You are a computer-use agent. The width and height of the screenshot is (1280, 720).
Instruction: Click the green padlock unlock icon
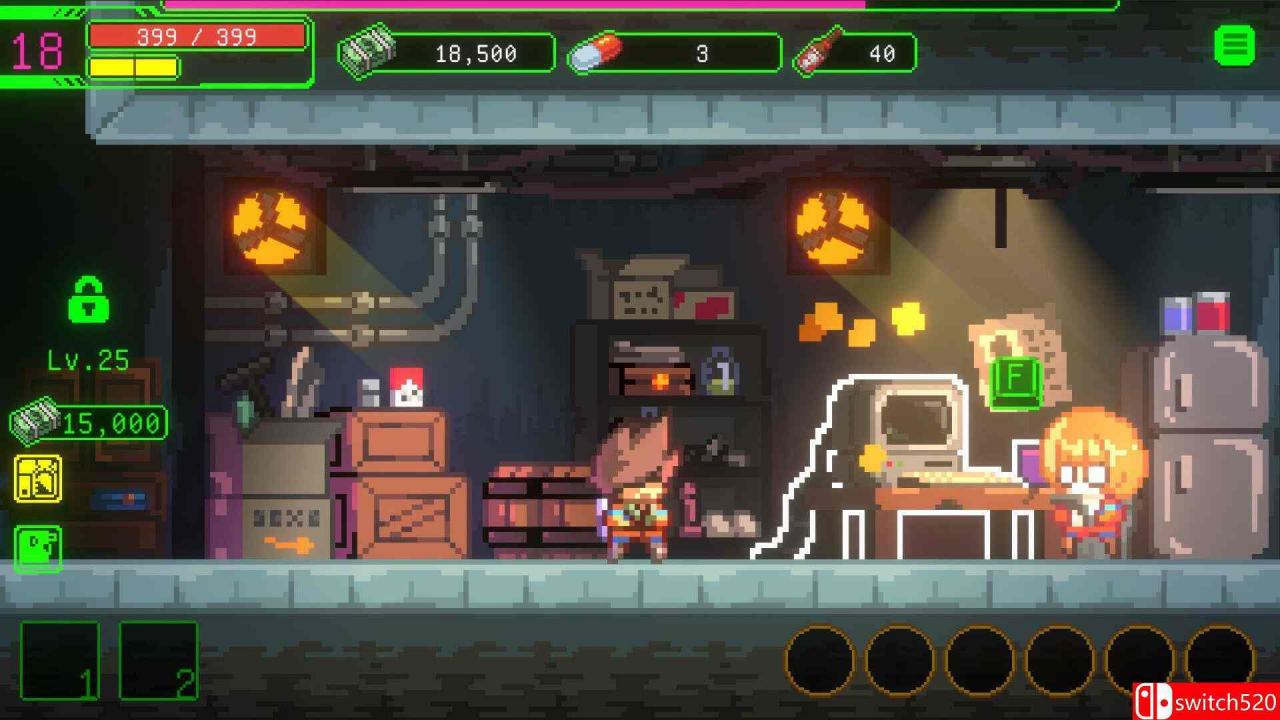coord(88,299)
